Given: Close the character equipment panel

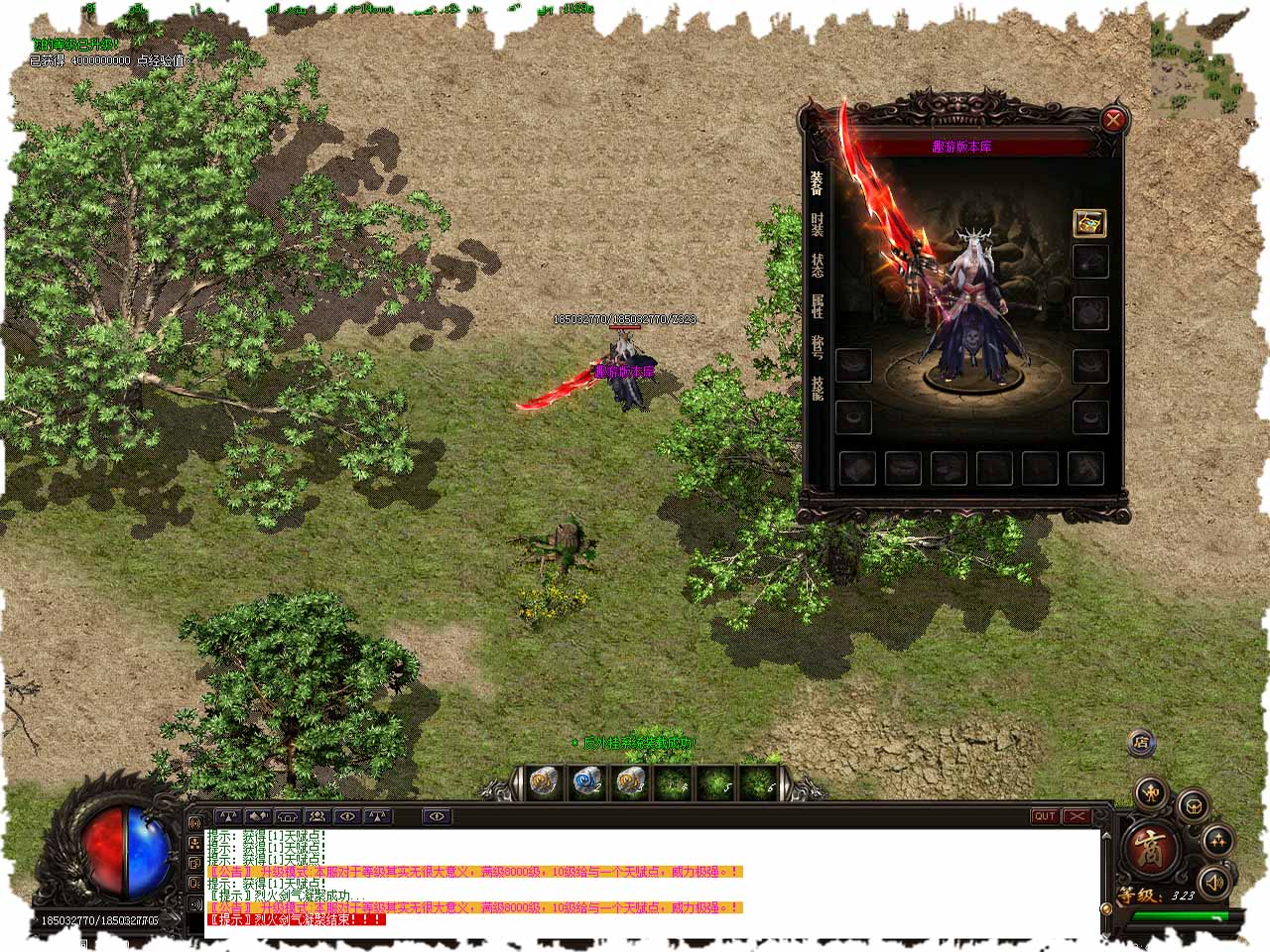Looking at the screenshot, I should [x=1114, y=121].
